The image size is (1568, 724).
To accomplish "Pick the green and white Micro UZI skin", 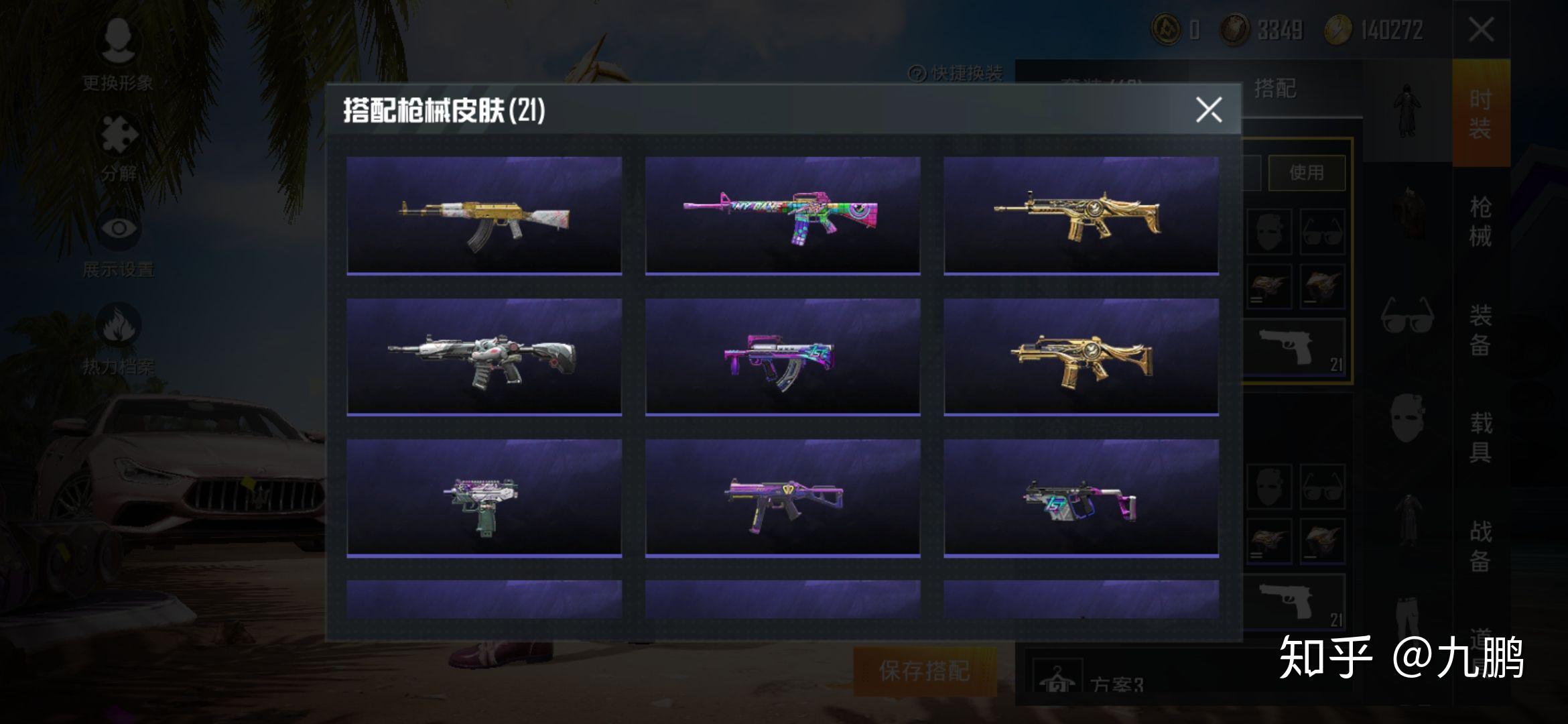I will point(484,498).
